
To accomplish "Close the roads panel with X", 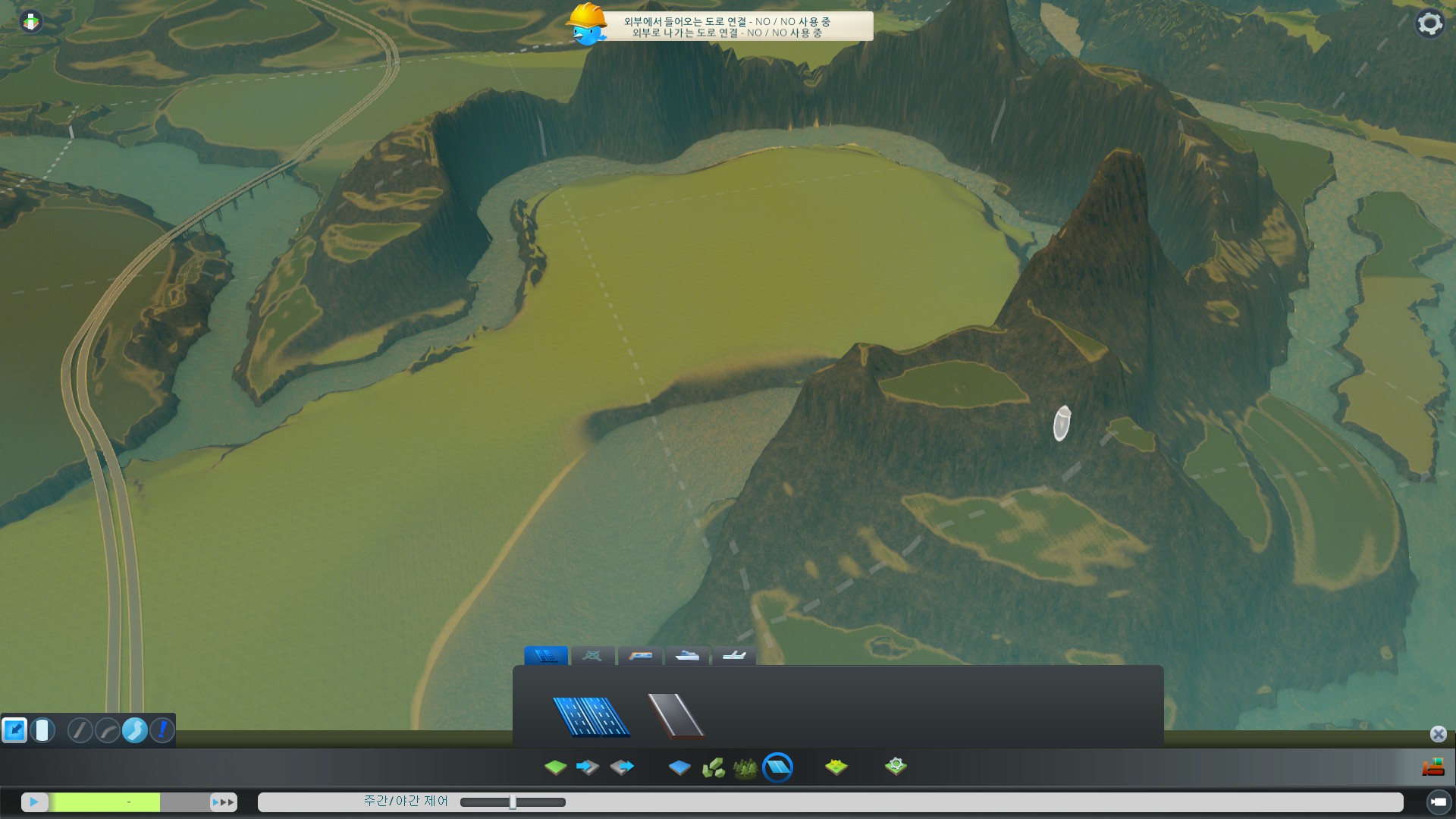I will pyautogui.click(x=1438, y=734).
